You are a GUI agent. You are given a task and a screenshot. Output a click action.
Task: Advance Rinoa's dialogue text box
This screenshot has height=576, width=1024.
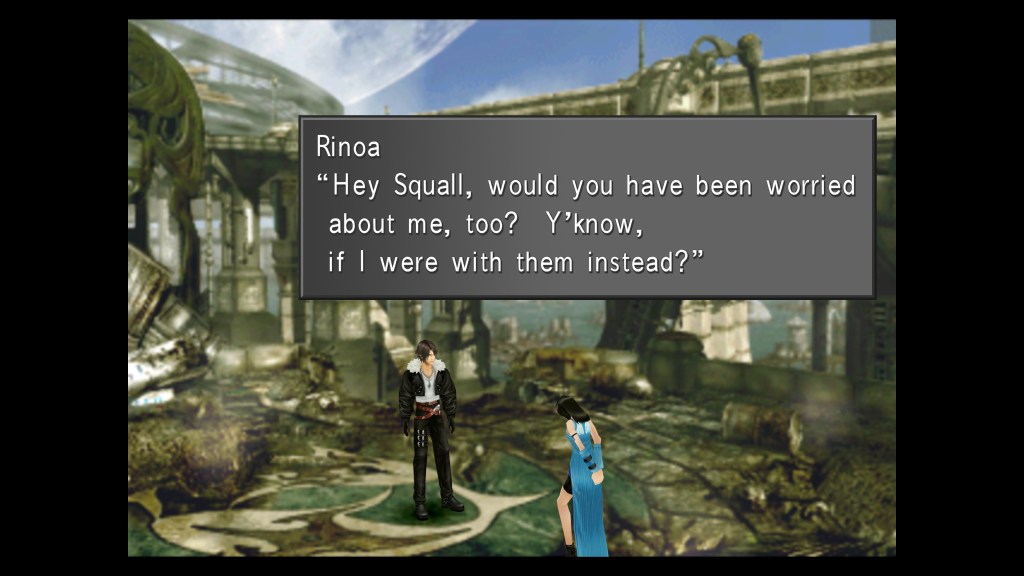tap(587, 207)
